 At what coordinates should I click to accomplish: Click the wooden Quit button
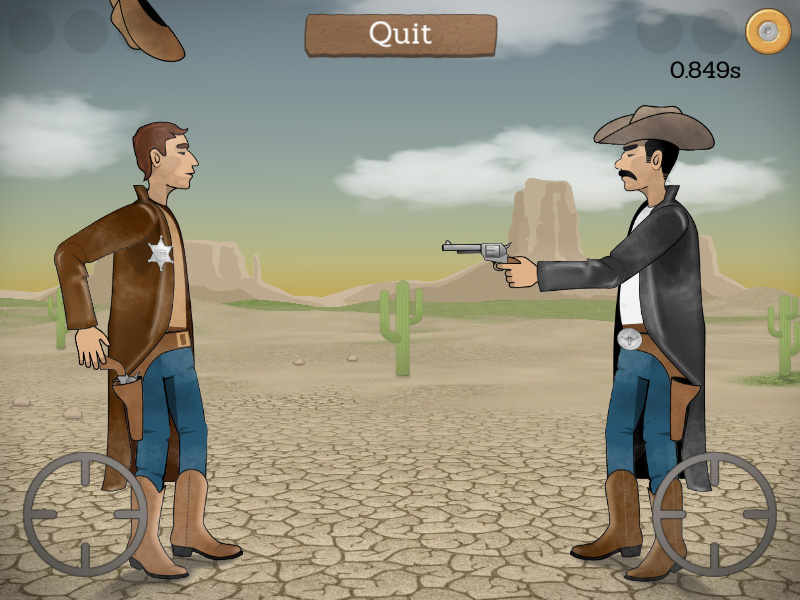400,34
